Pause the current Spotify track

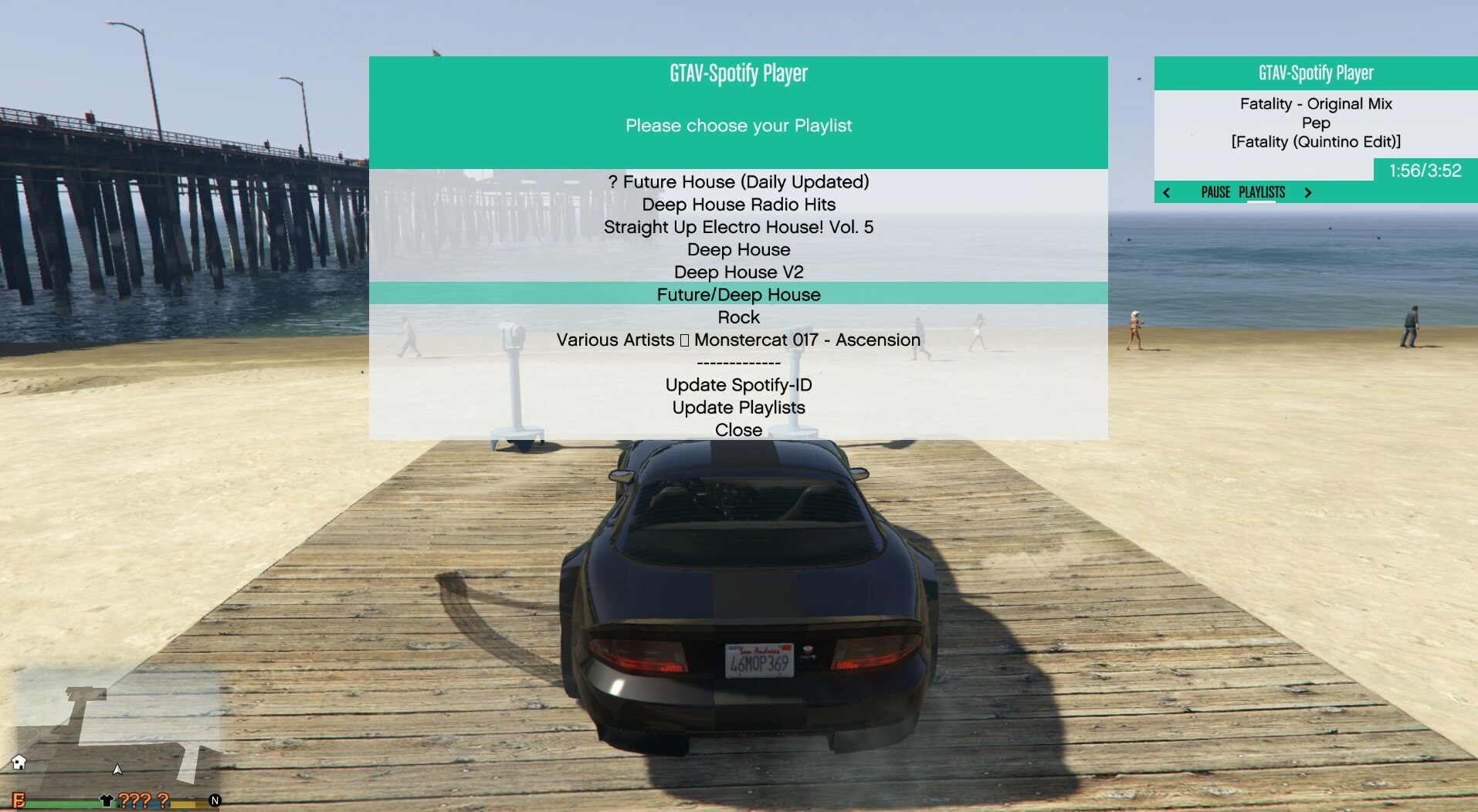(1215, 192)
